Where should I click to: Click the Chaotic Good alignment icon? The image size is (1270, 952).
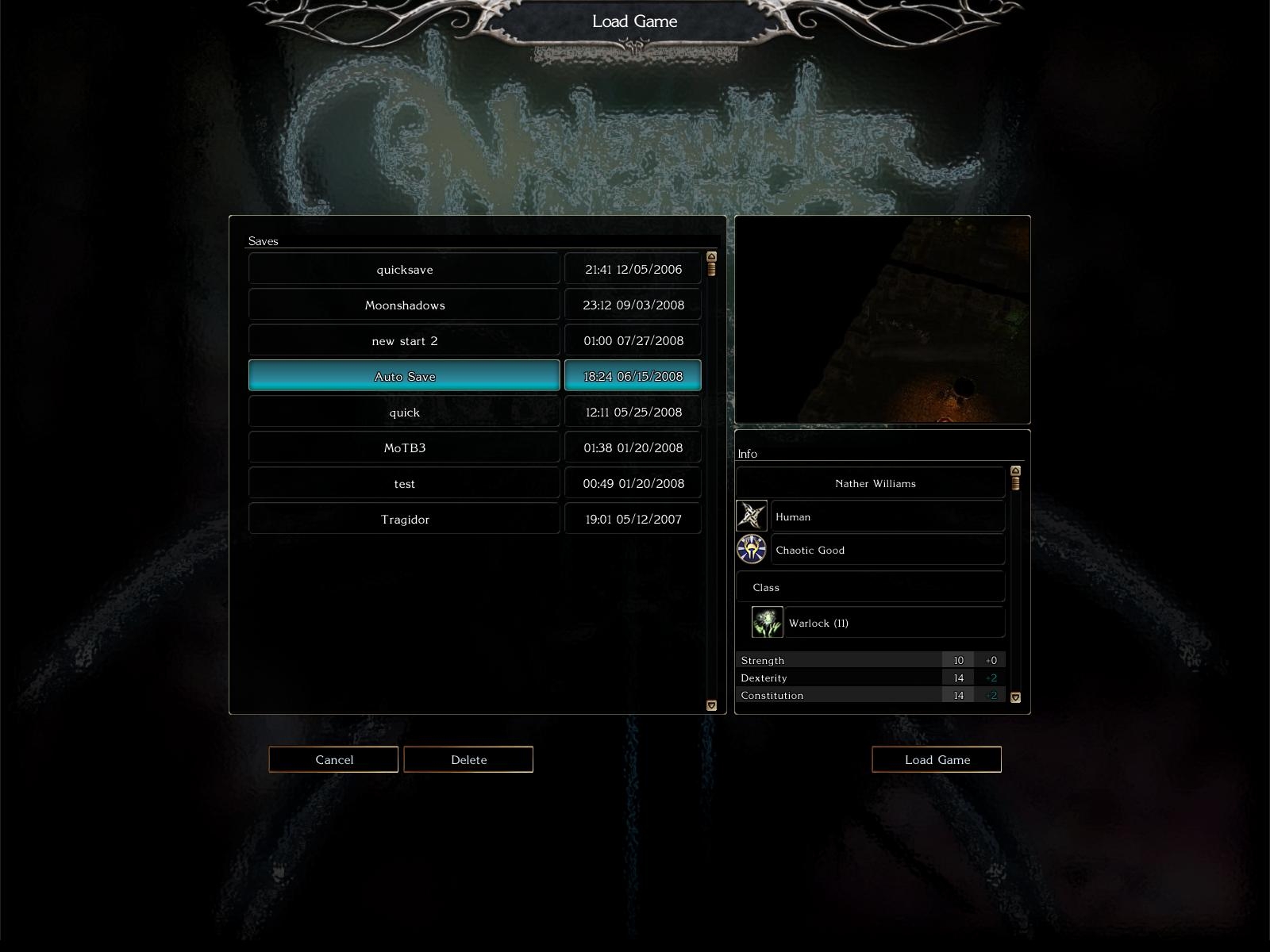tap(751, 550)
